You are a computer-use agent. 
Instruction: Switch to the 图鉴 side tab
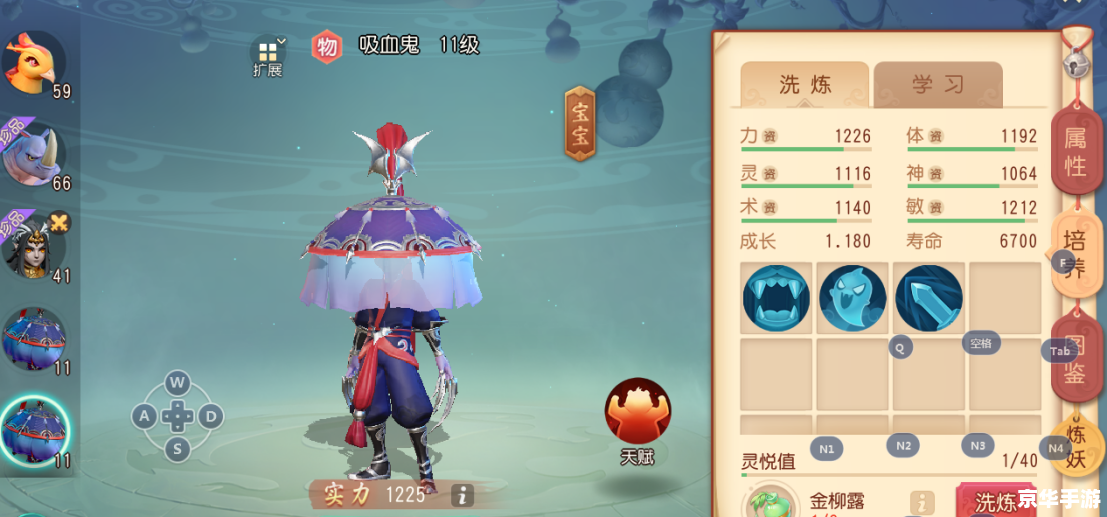coord(1075,360)
